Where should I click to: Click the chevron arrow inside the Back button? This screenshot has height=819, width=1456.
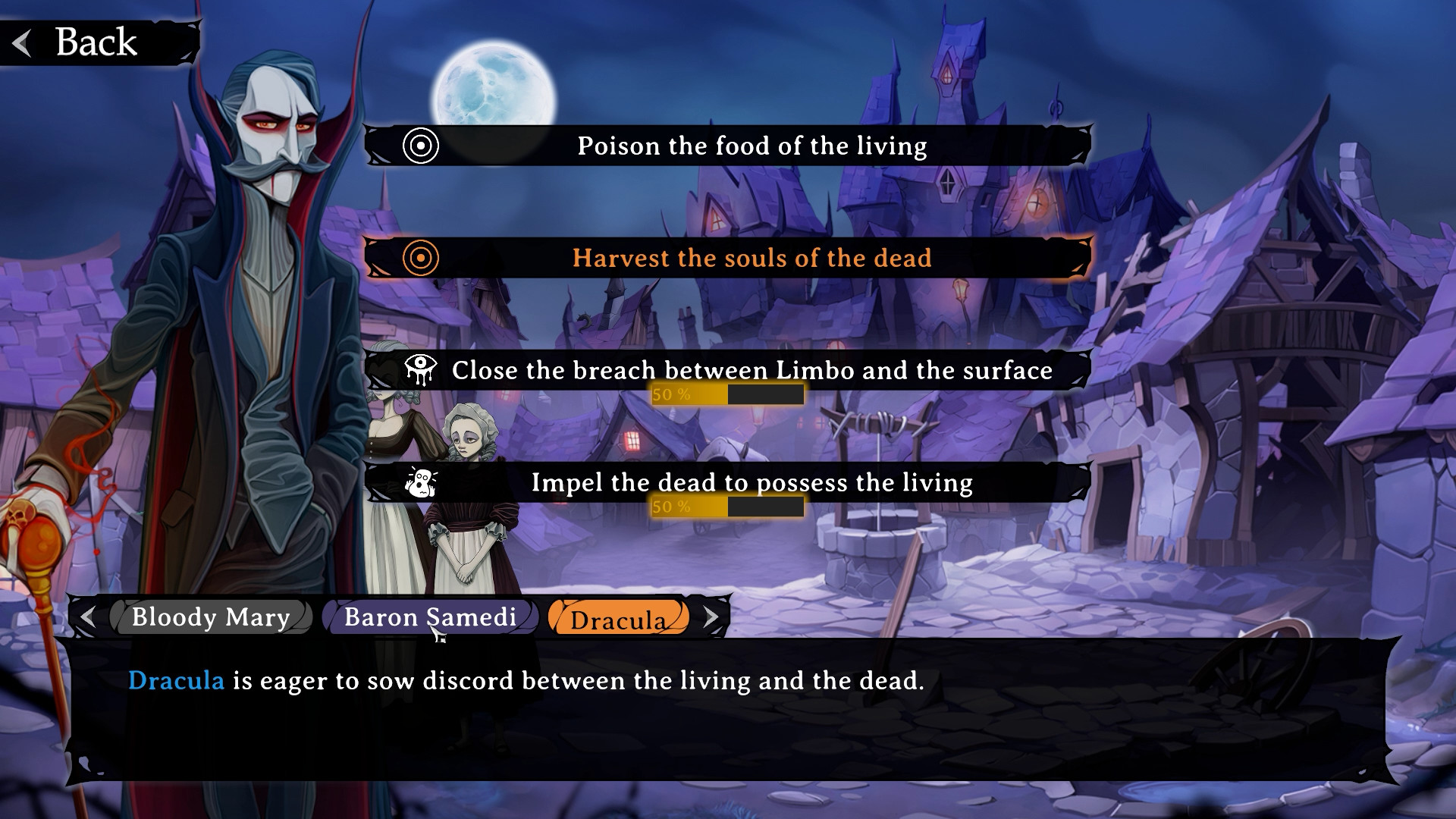(x=23, y=42)
